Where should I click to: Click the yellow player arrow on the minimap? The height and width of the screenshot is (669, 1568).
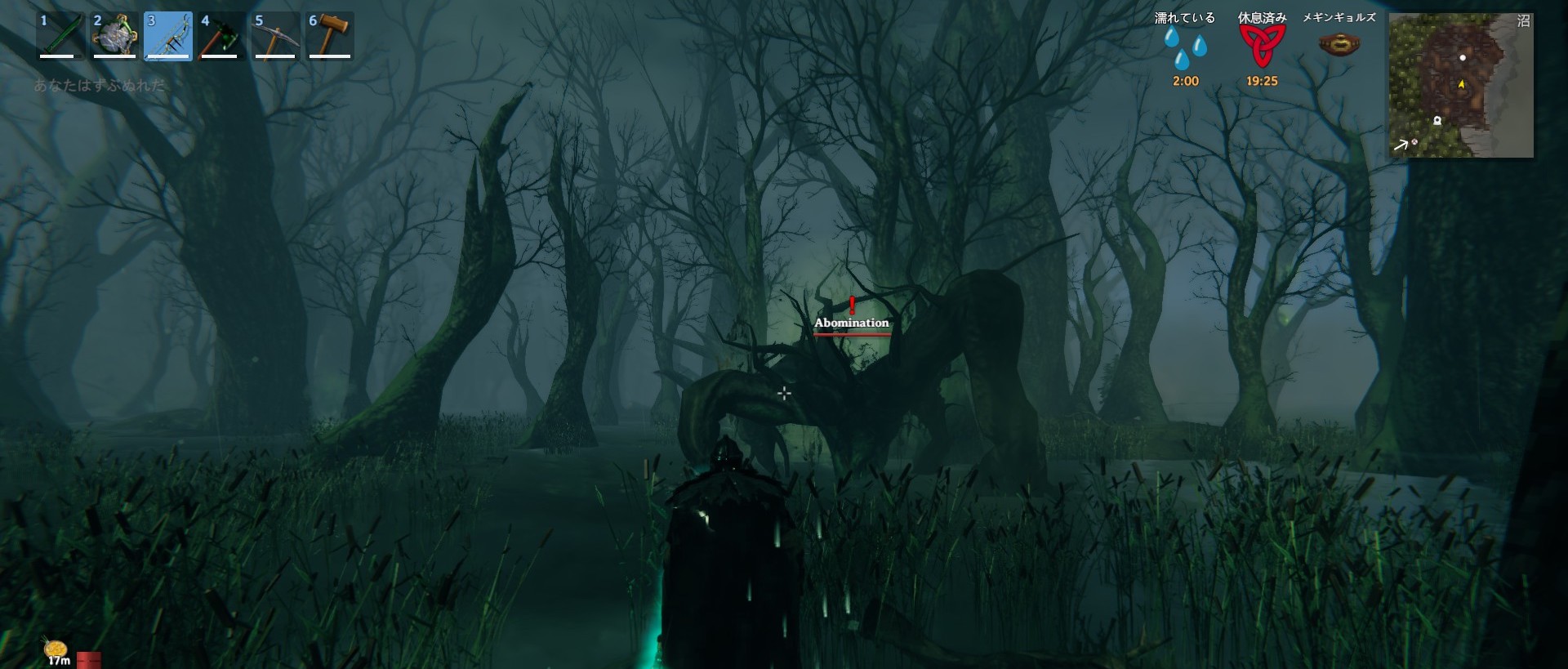coord(1461,84)
